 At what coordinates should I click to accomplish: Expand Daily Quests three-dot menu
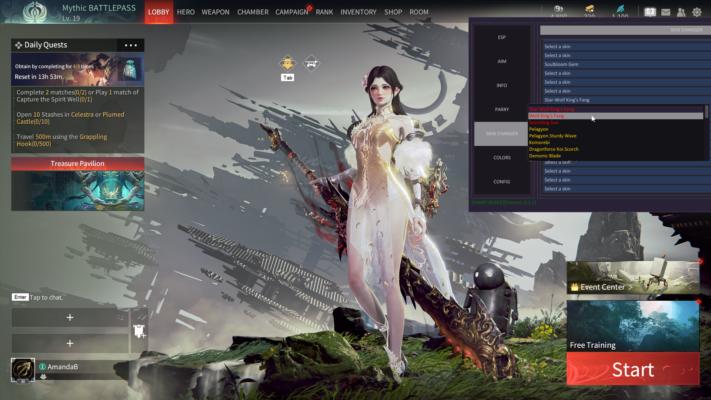[130, 45]
